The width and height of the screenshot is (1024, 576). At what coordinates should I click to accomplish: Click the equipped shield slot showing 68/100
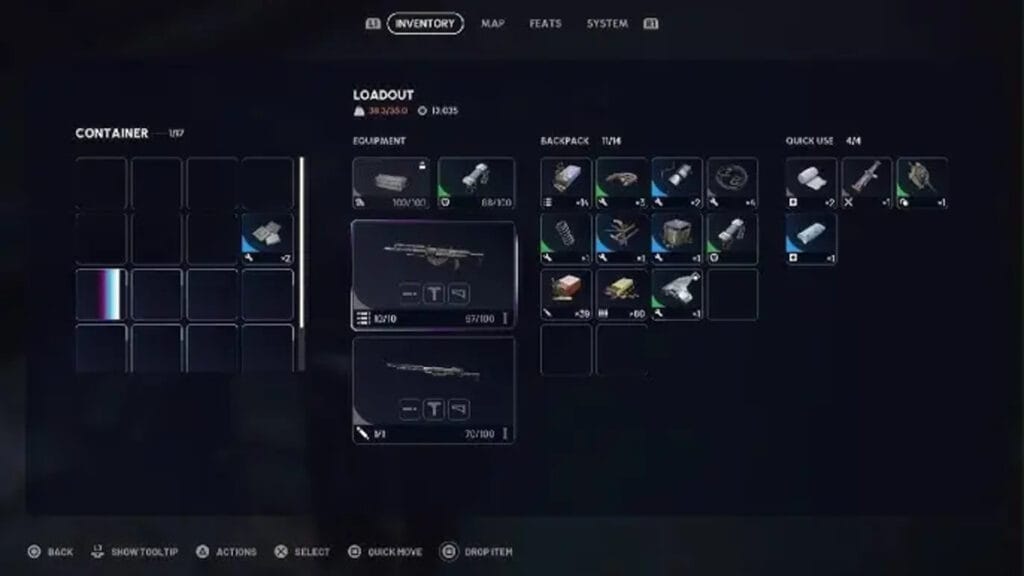pyautogui.click(x=476, y=183)
